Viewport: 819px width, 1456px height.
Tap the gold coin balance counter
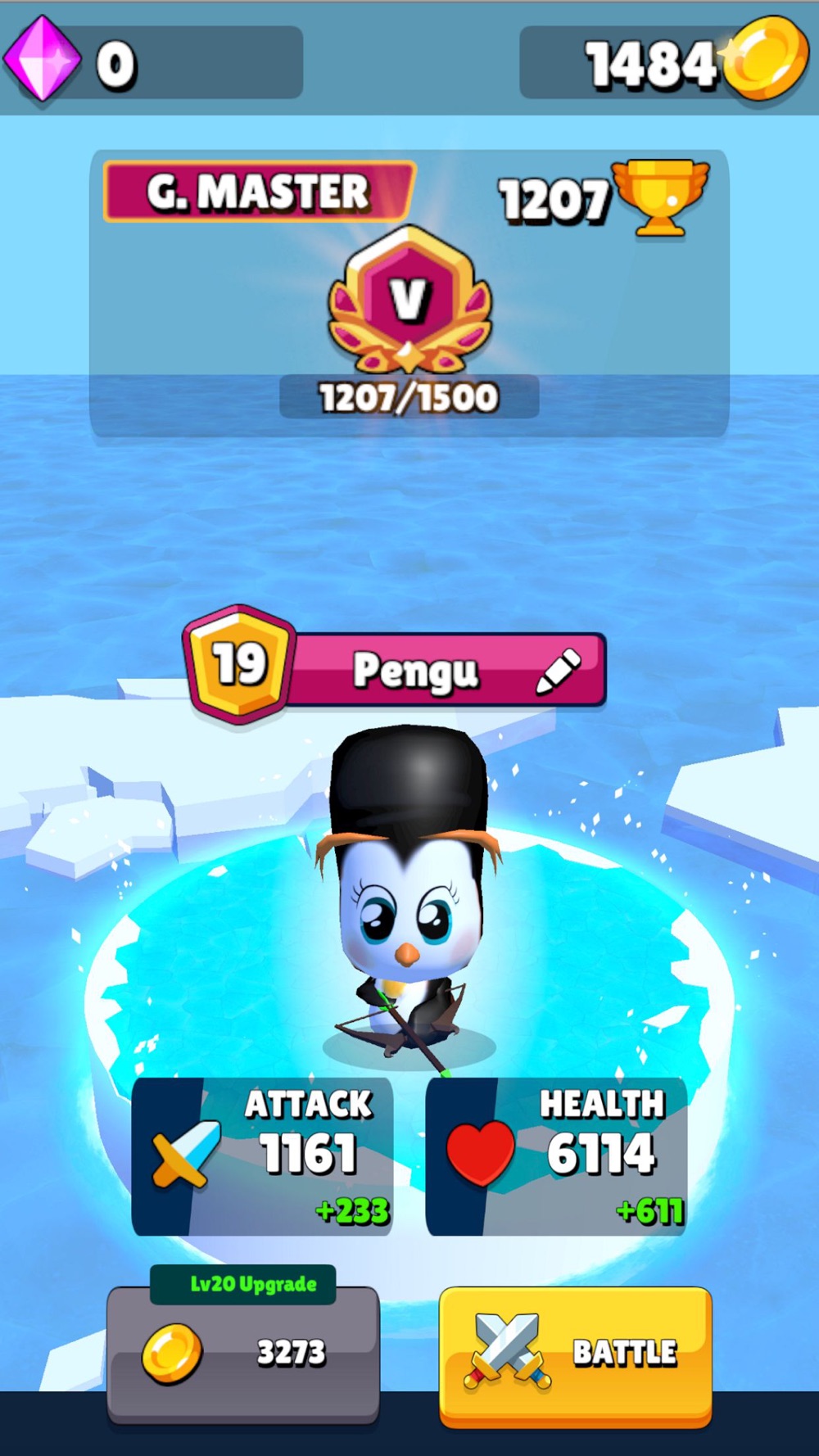click(x=662, y=63)
